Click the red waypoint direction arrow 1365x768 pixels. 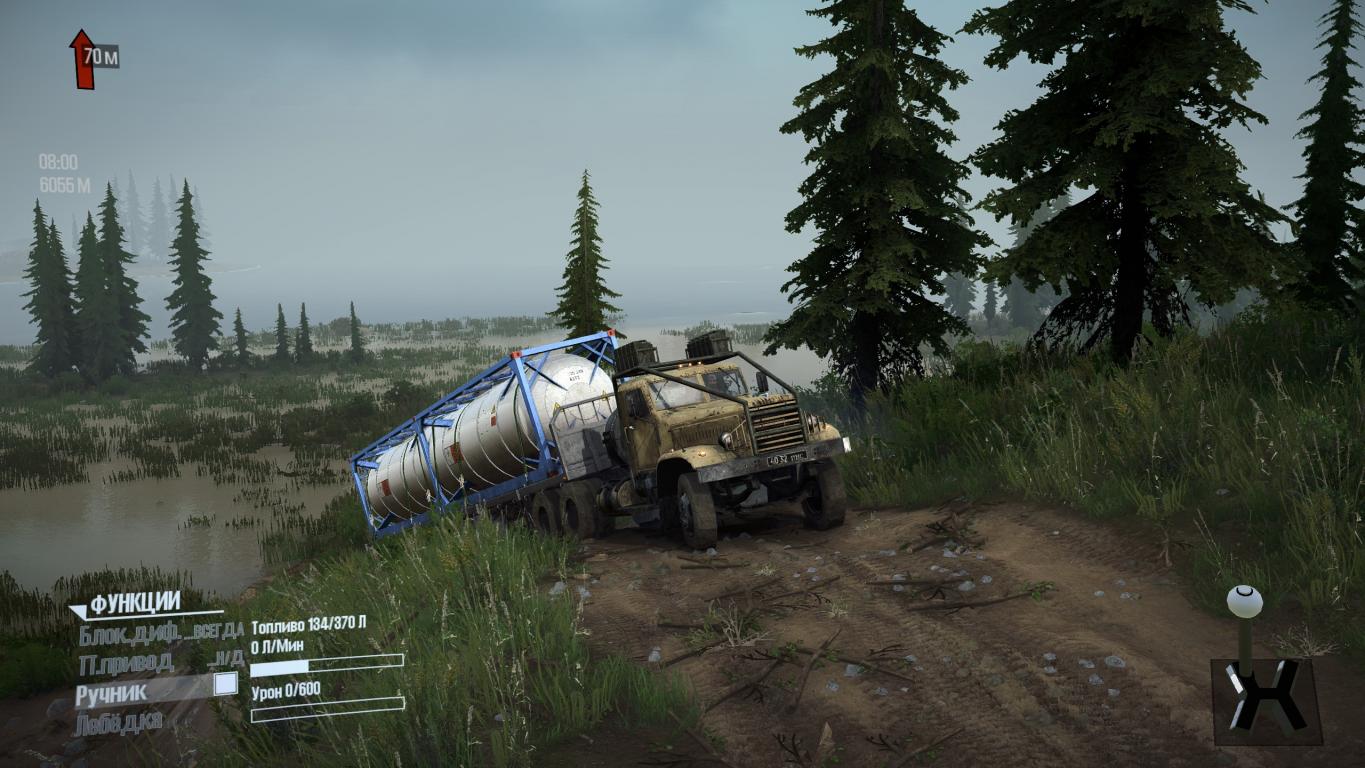pyautogui.click(x=82, y=59)
